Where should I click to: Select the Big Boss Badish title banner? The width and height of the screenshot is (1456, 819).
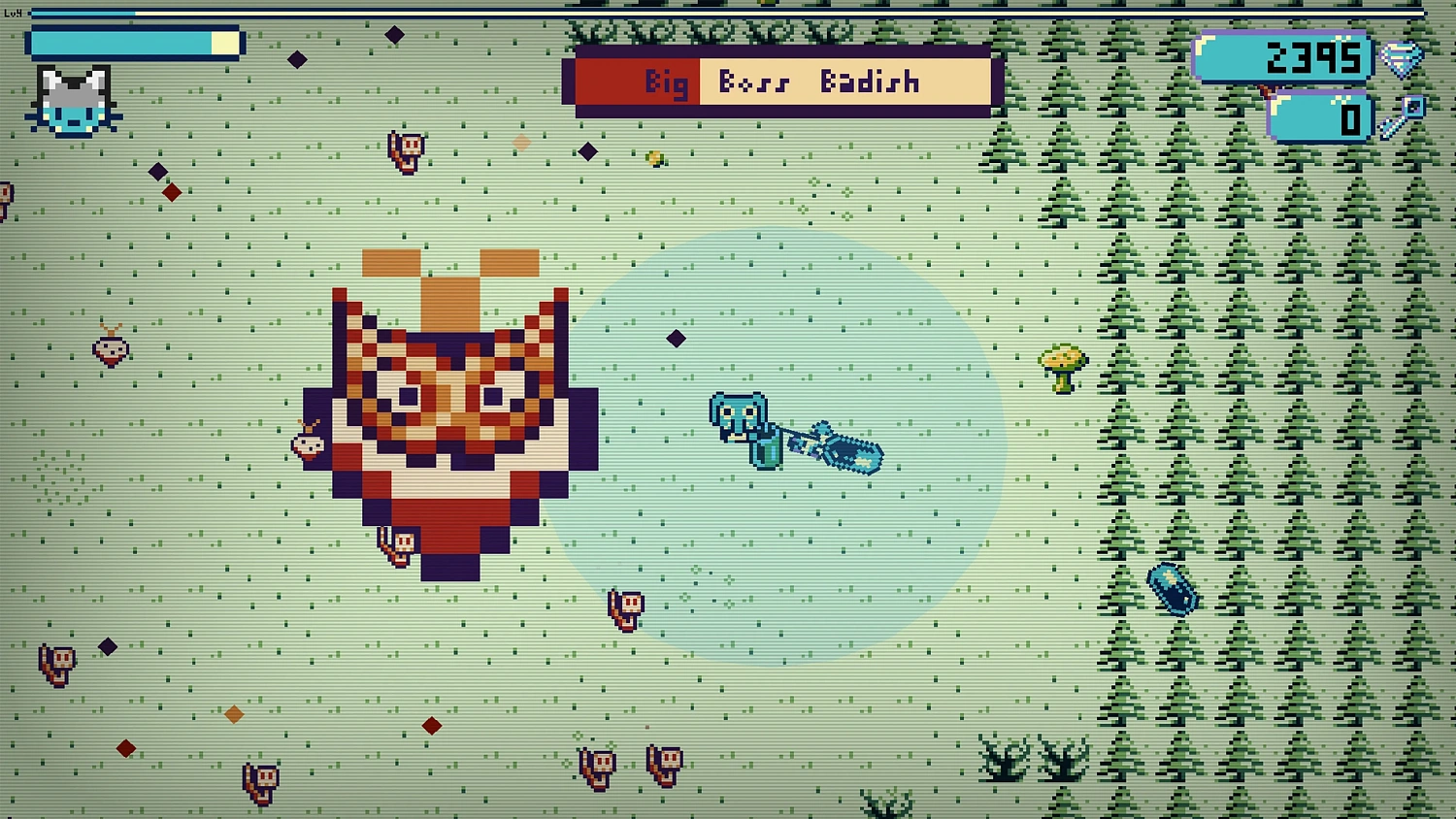779,82
